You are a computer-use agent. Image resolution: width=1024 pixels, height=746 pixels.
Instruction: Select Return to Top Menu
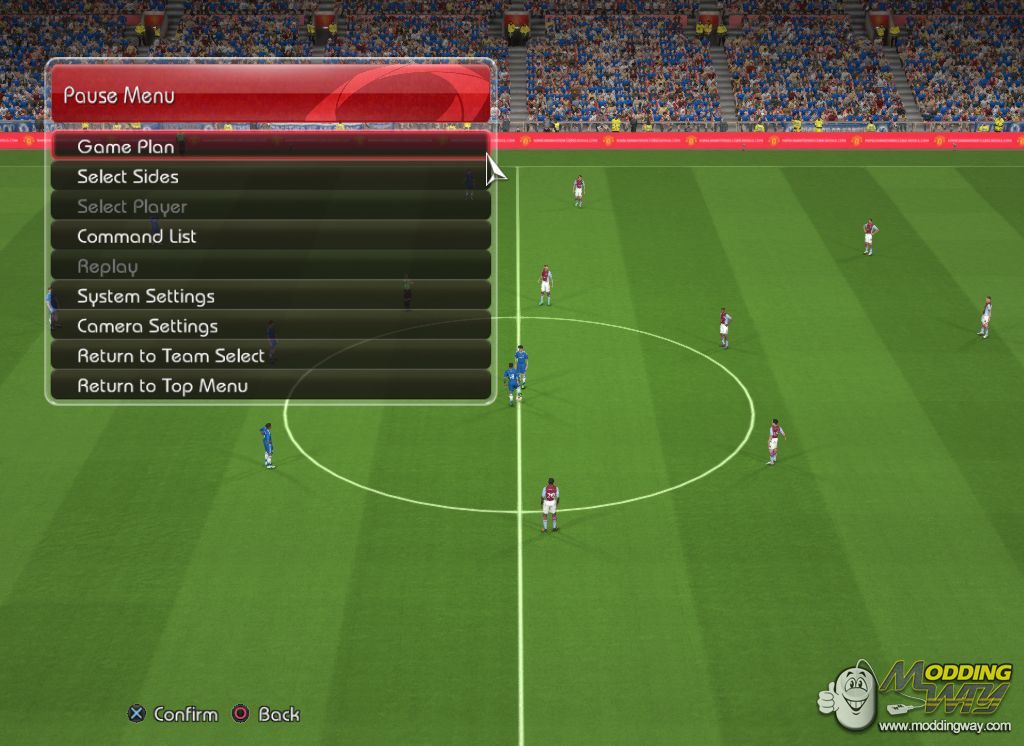coord(163,386)
